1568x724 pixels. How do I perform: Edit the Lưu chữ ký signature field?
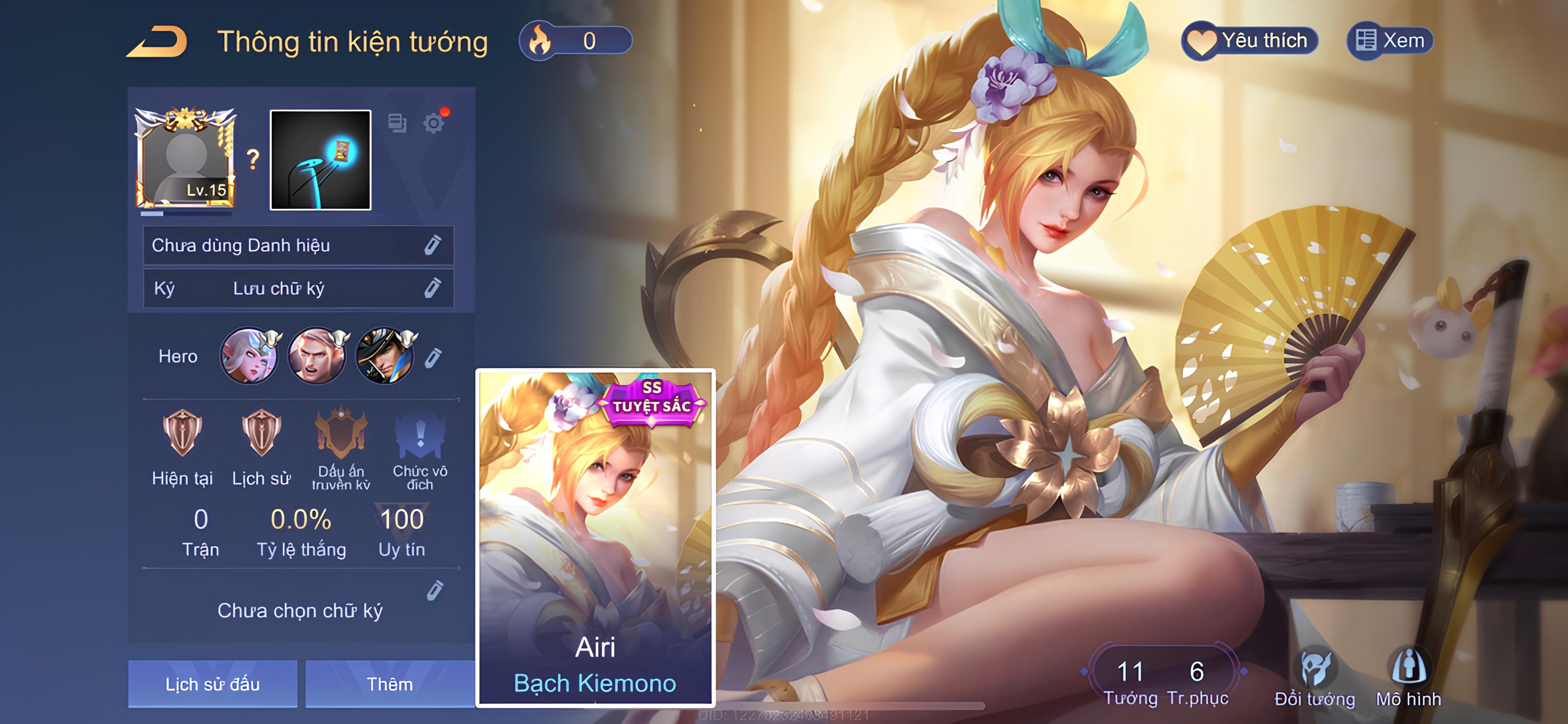[432, 288]
